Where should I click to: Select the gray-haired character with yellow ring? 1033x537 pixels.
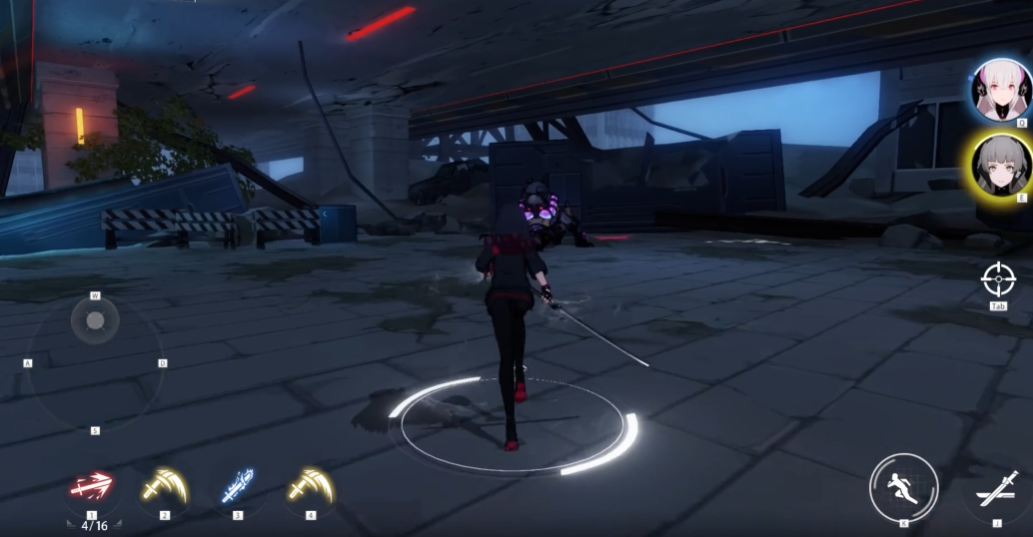(x=1000, y=166)
